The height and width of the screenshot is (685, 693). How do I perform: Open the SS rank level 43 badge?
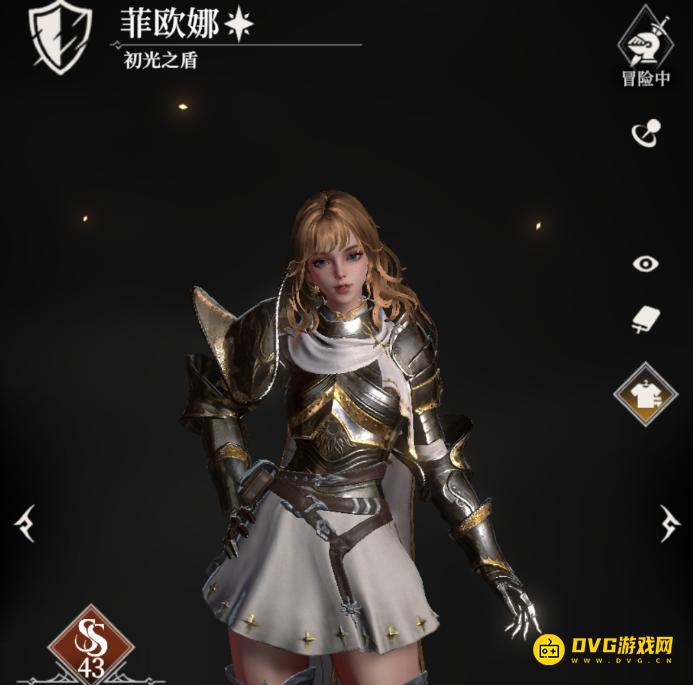(x=91, y=643)
